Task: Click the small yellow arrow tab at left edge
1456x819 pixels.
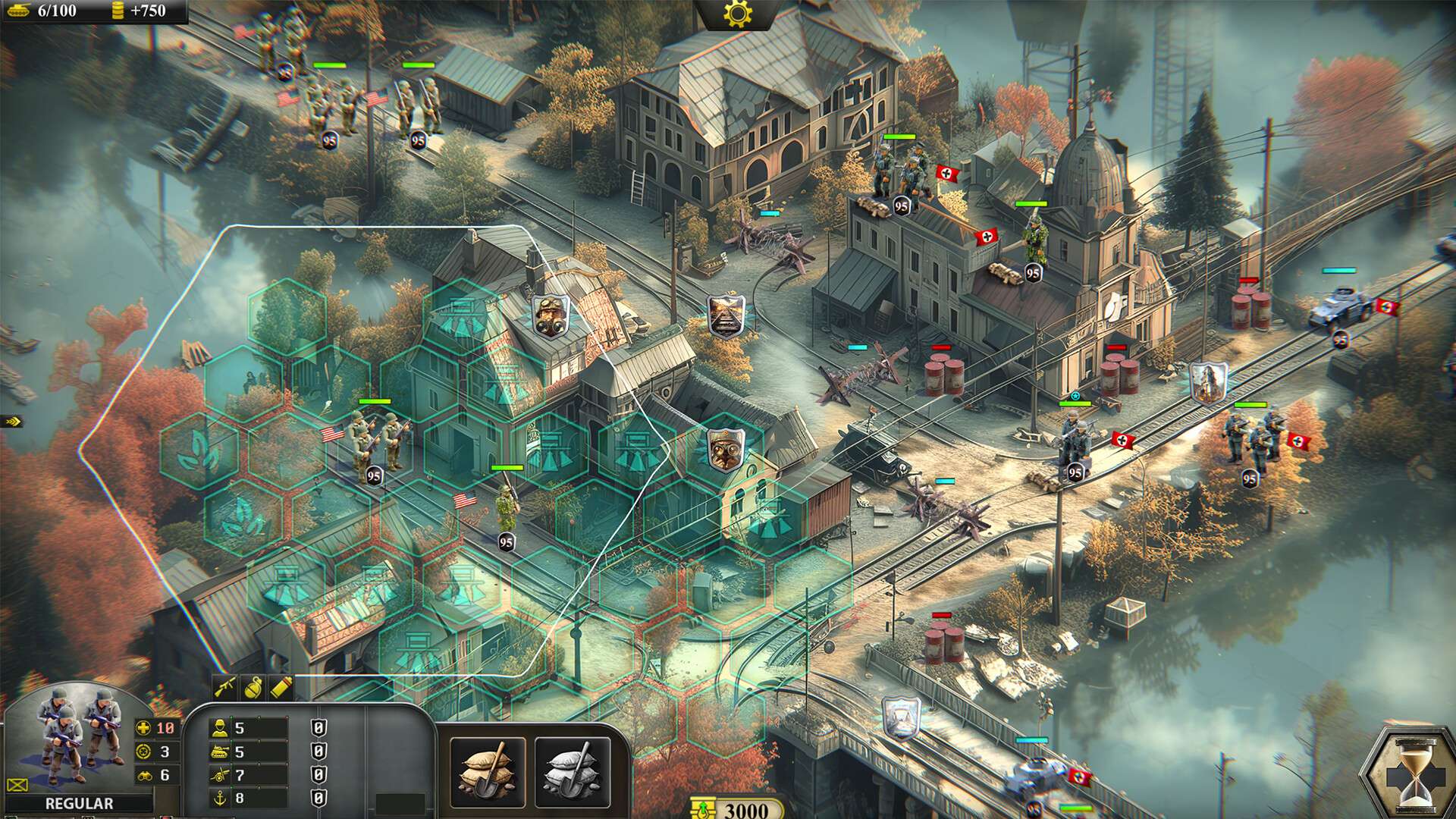Action: pos(11,422)
